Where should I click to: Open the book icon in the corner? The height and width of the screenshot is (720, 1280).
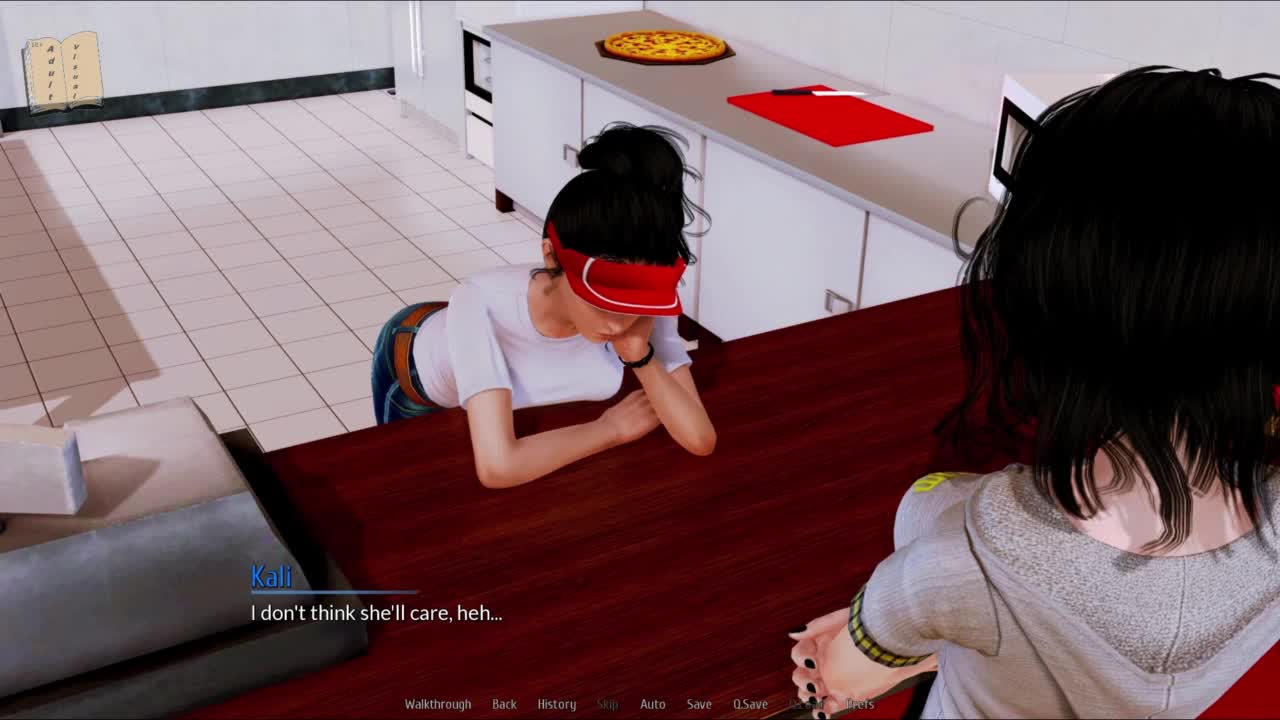tap(63, 72)
